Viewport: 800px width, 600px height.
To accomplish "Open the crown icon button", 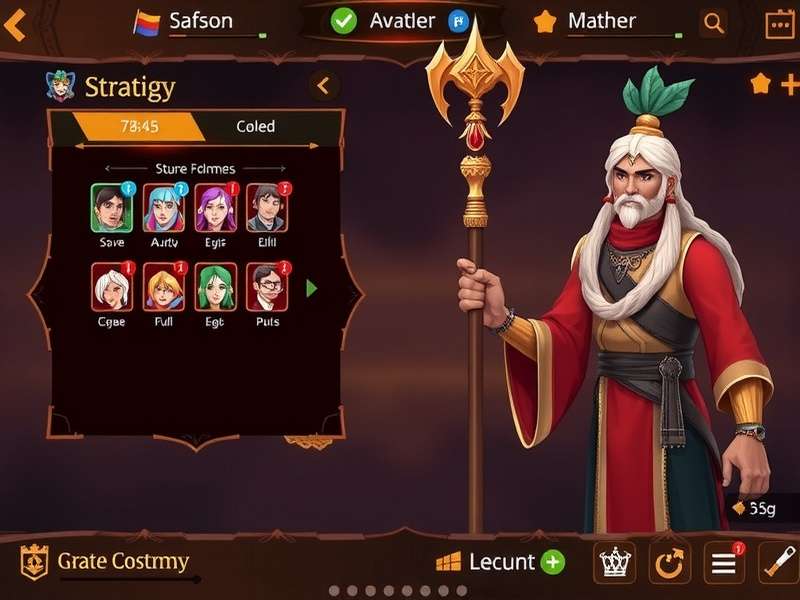I will [x=614, y=564].
